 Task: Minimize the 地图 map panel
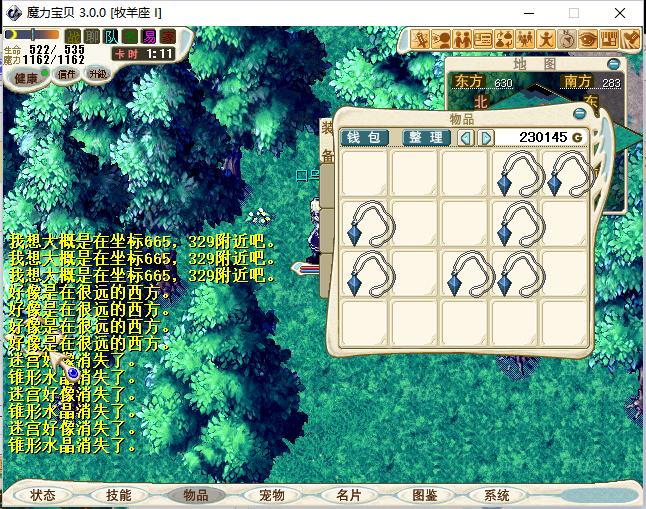coord(613,64)
